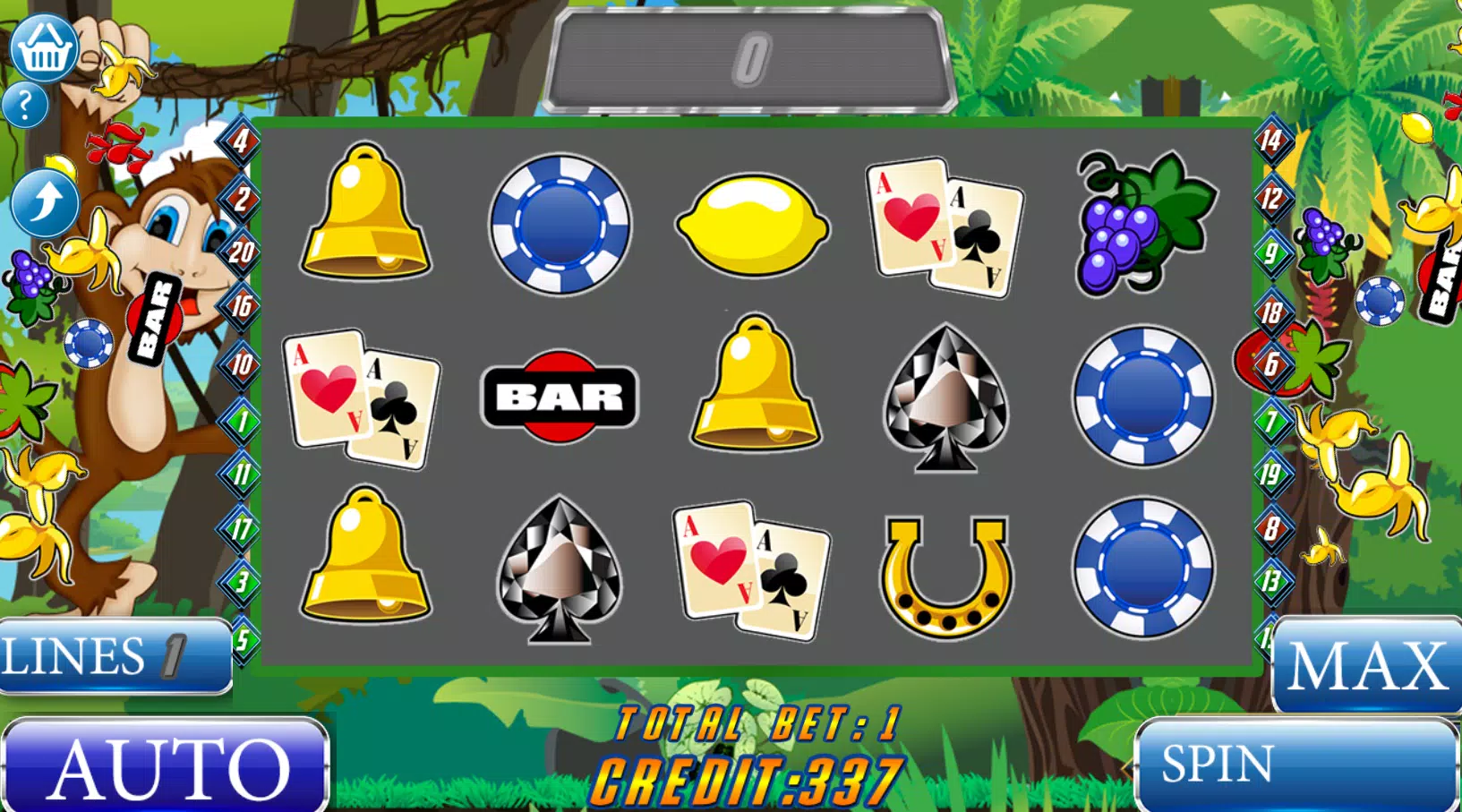Pick payline marker number 9
Screen dimensions: 1462x812
(1271, 253)
